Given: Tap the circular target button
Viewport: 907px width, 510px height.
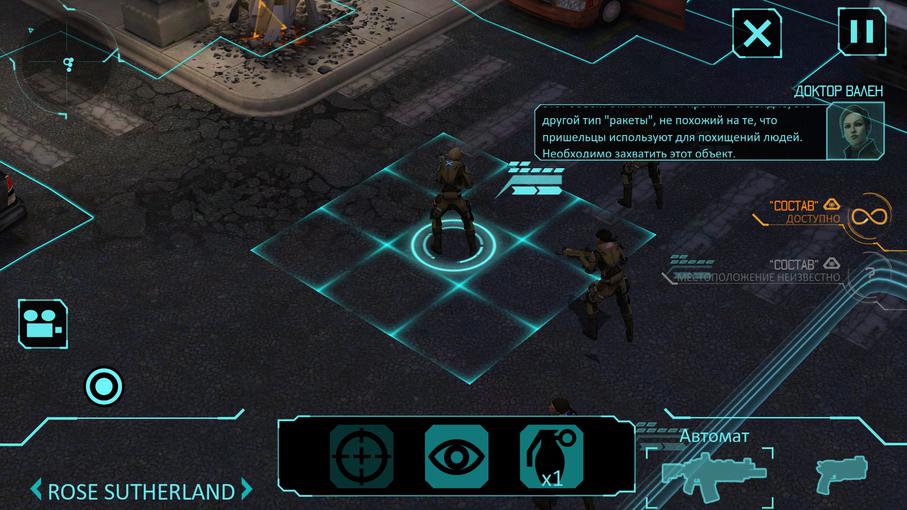Looking at the screenshot, I should tap(104, 385).
